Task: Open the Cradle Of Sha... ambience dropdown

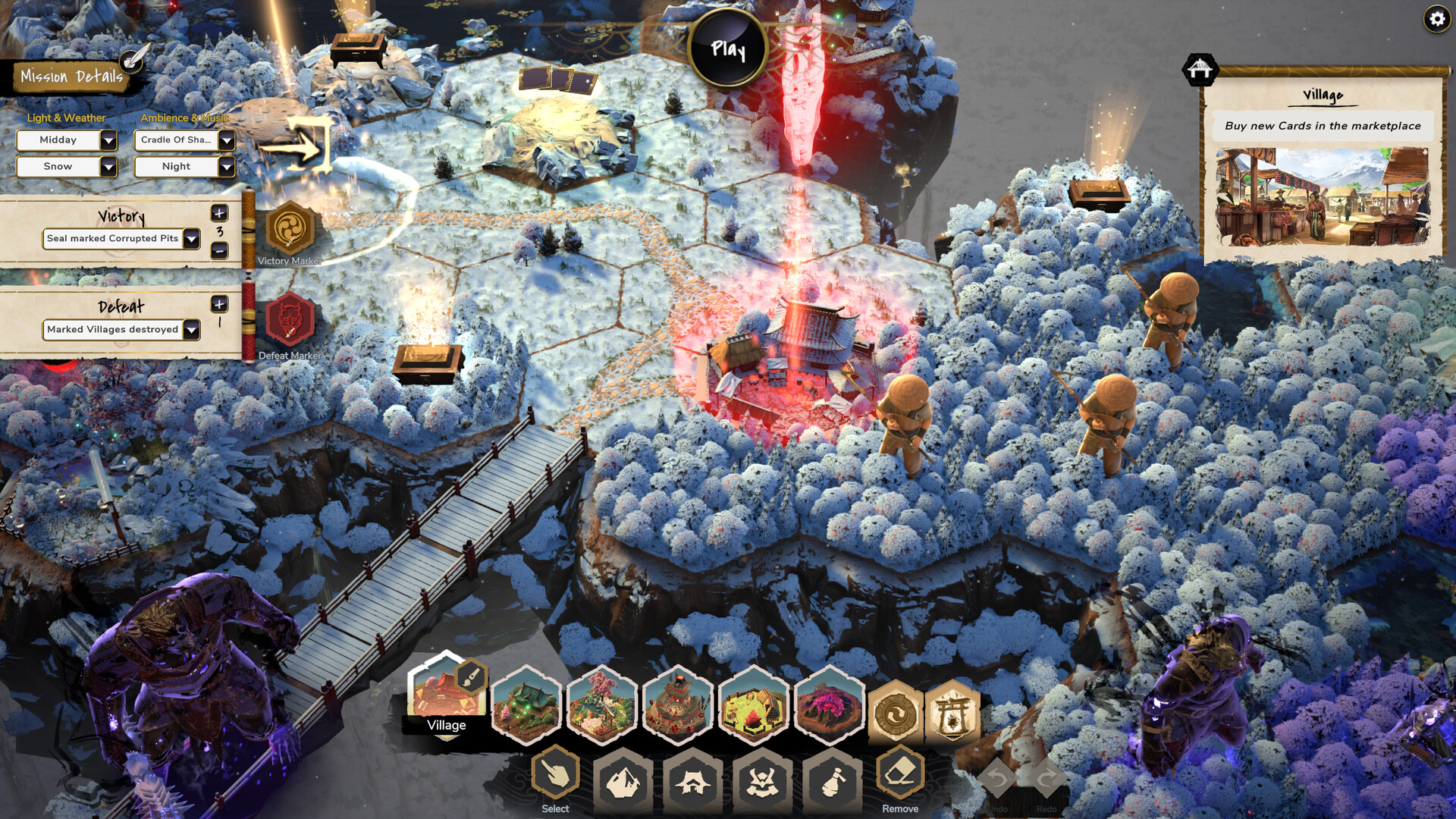Action: coord(226,140)
